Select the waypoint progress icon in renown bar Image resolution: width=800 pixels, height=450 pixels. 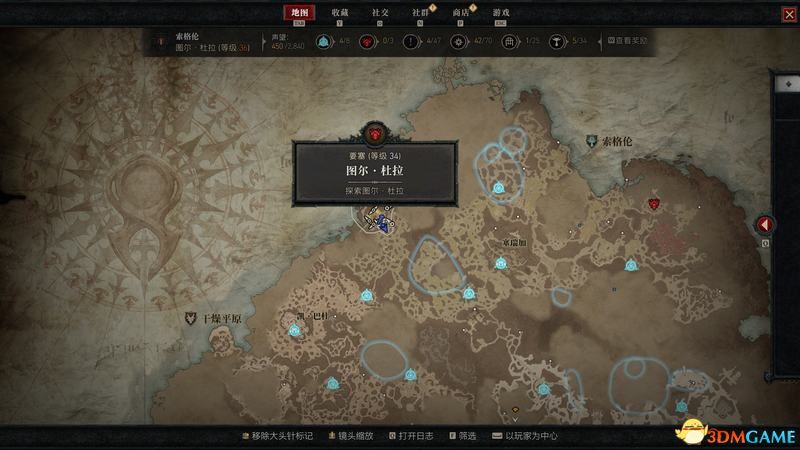(324, 41)
